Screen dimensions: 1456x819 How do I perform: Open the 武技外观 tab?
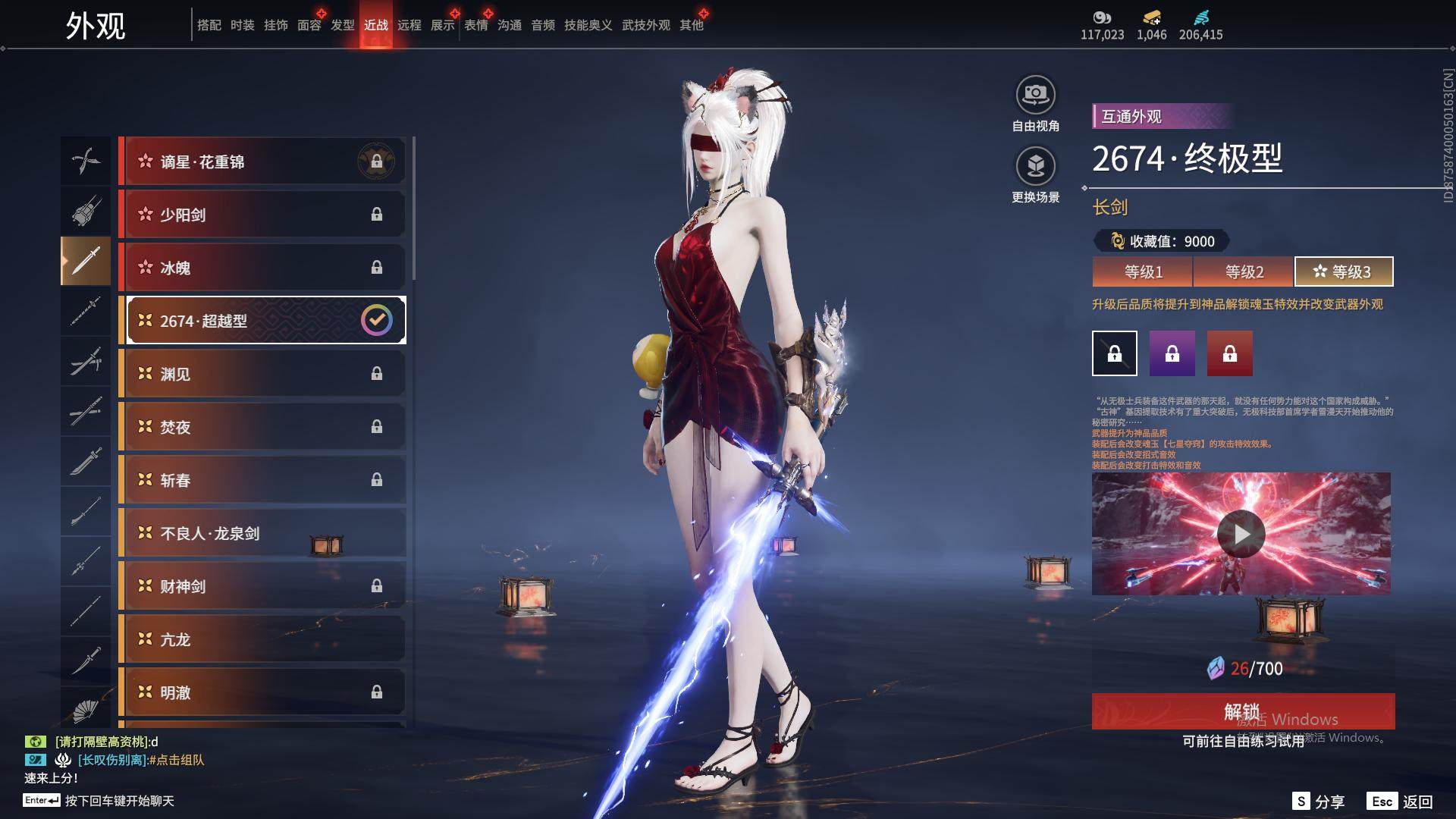pos(645,25)
